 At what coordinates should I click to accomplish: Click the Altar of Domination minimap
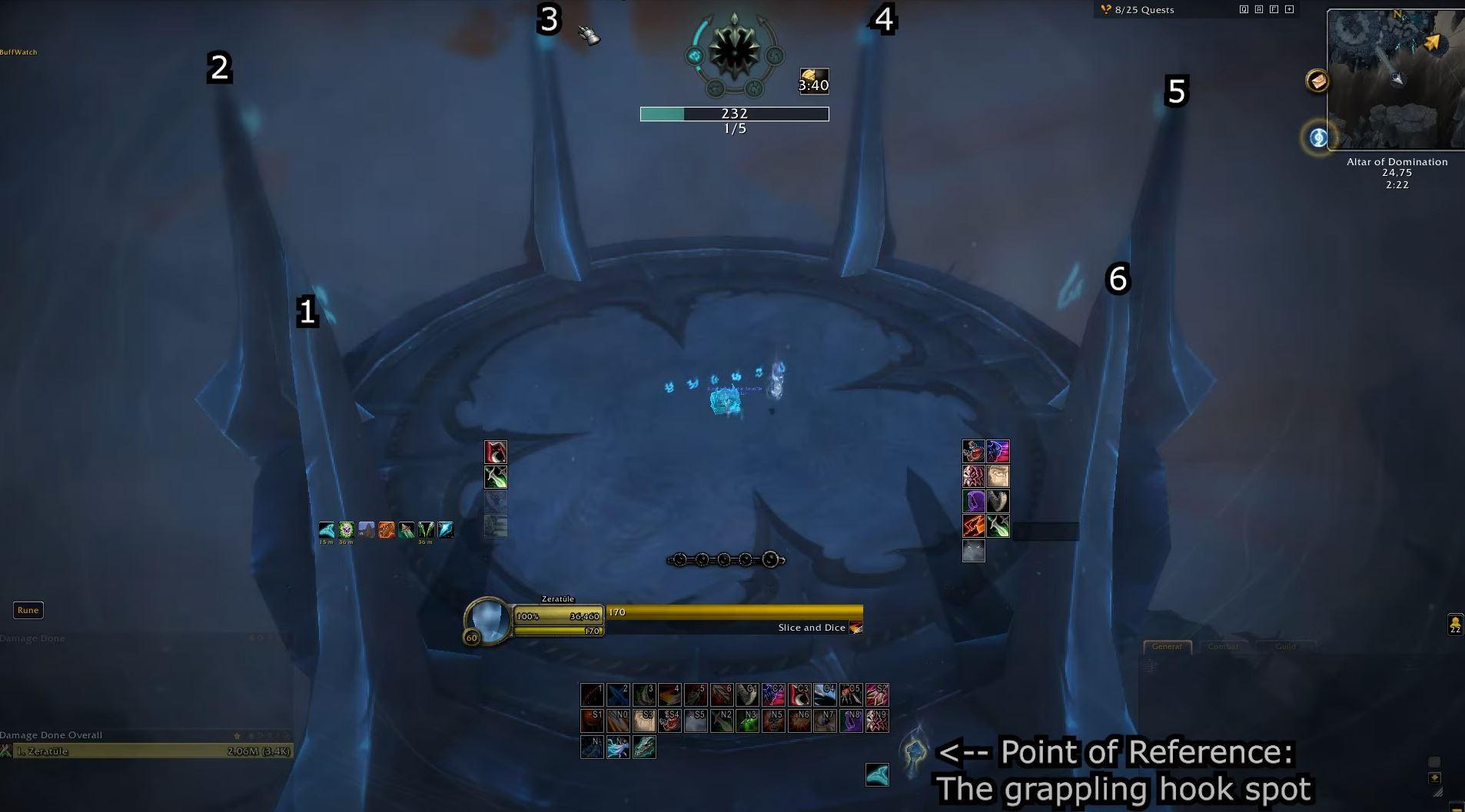coord(1396,80)
